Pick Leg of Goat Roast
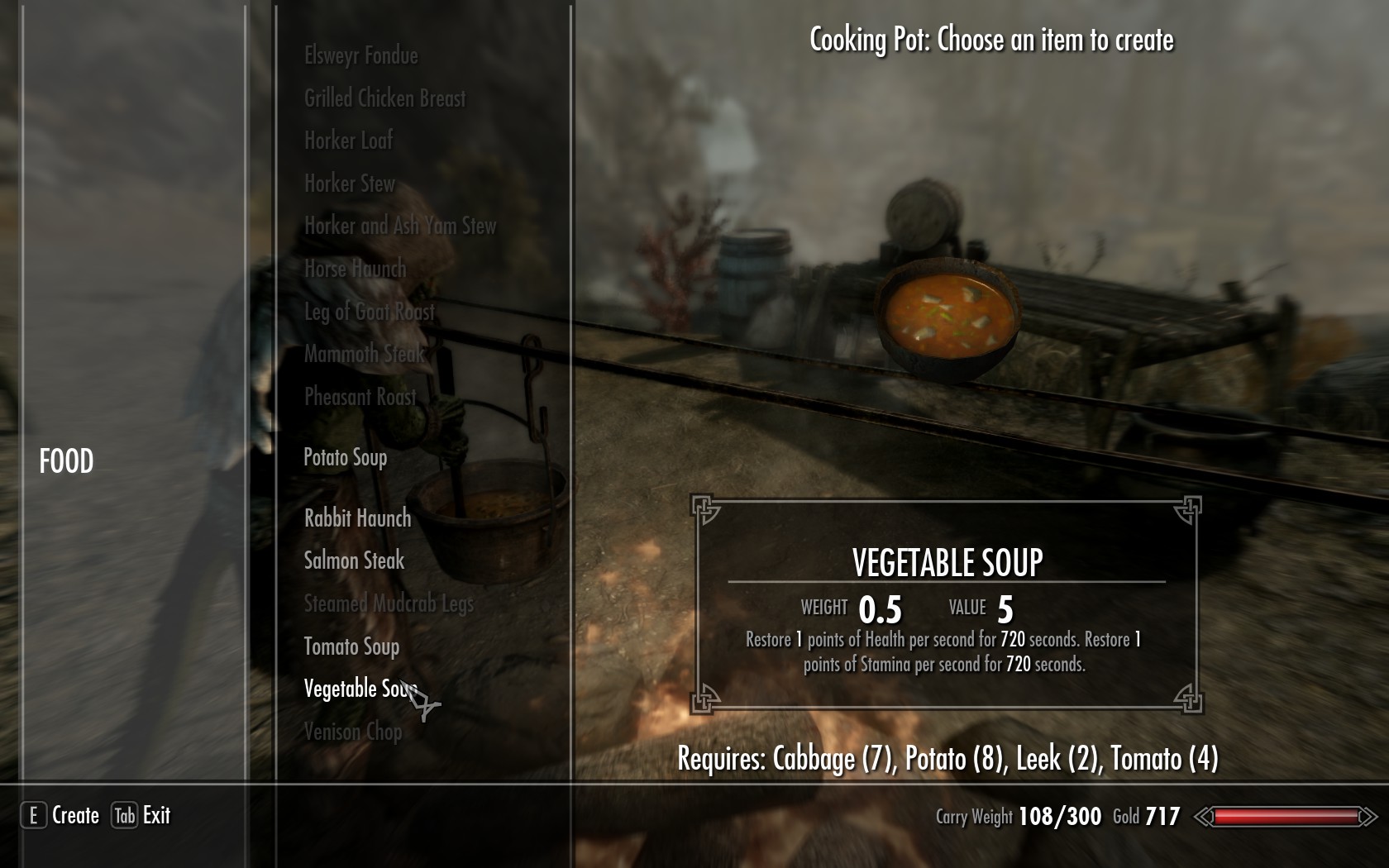Image resolution: width=1389 pixels, height=868 pixels. coord(369,312)
